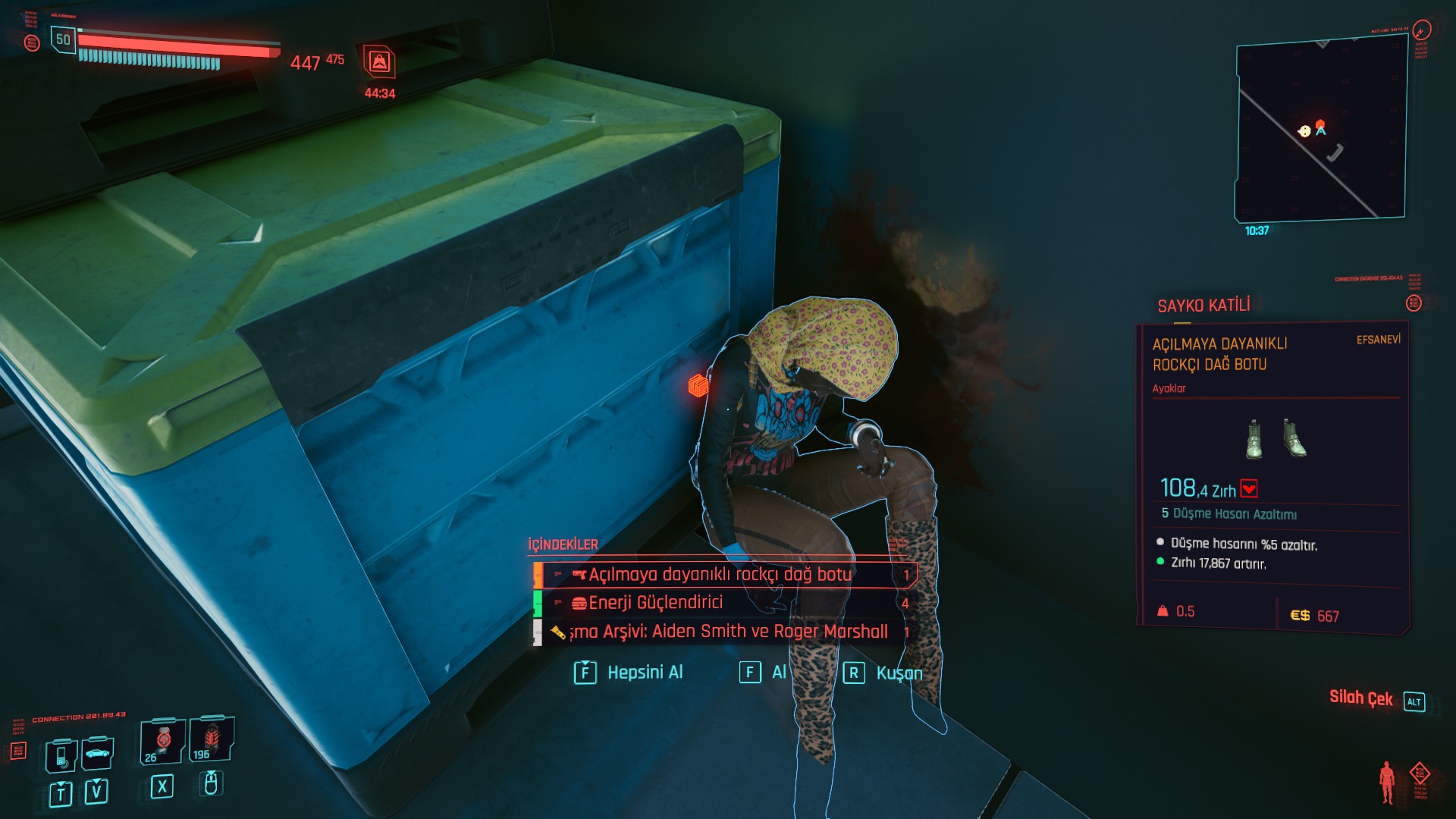The height and width of the screenshot is (819, 1456).
Task: Select the grenade quick slot with 26
Action: point(162,741)
